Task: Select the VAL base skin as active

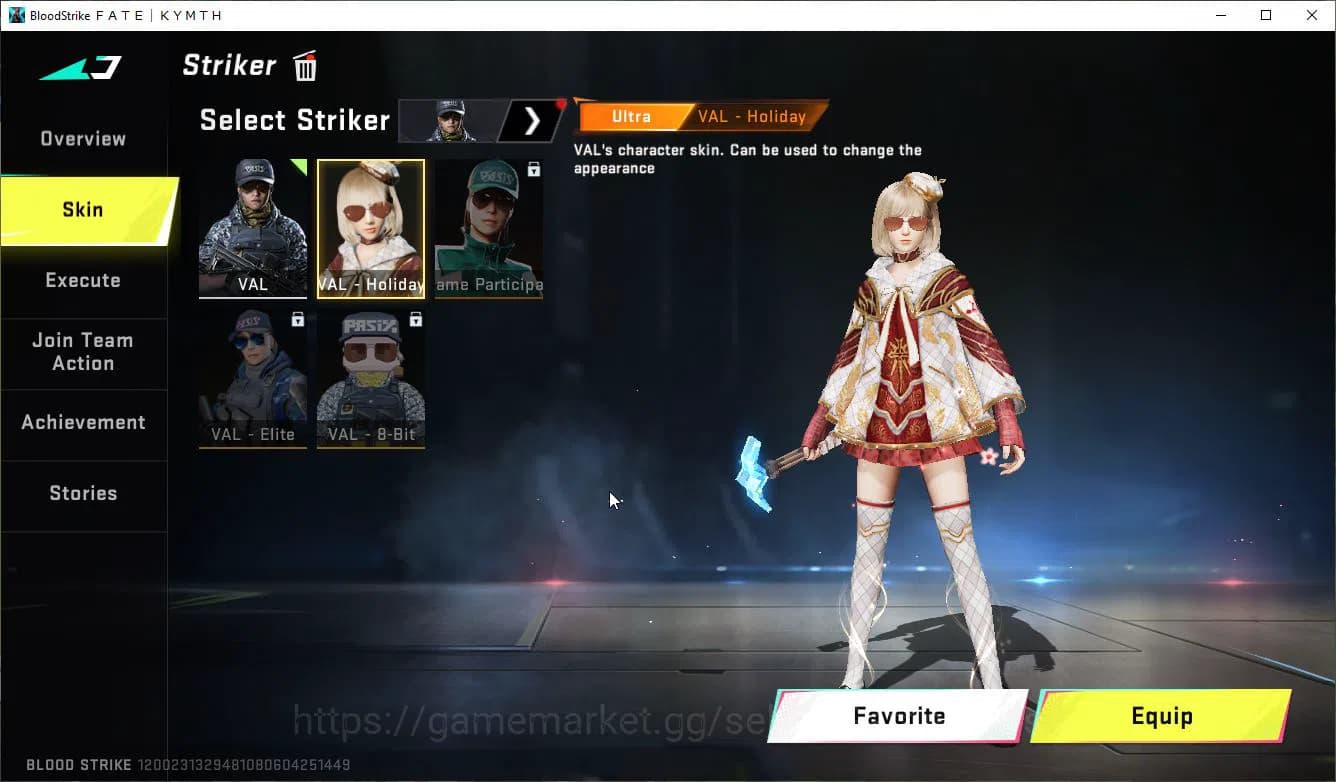Action: click(x=252, y=228)
